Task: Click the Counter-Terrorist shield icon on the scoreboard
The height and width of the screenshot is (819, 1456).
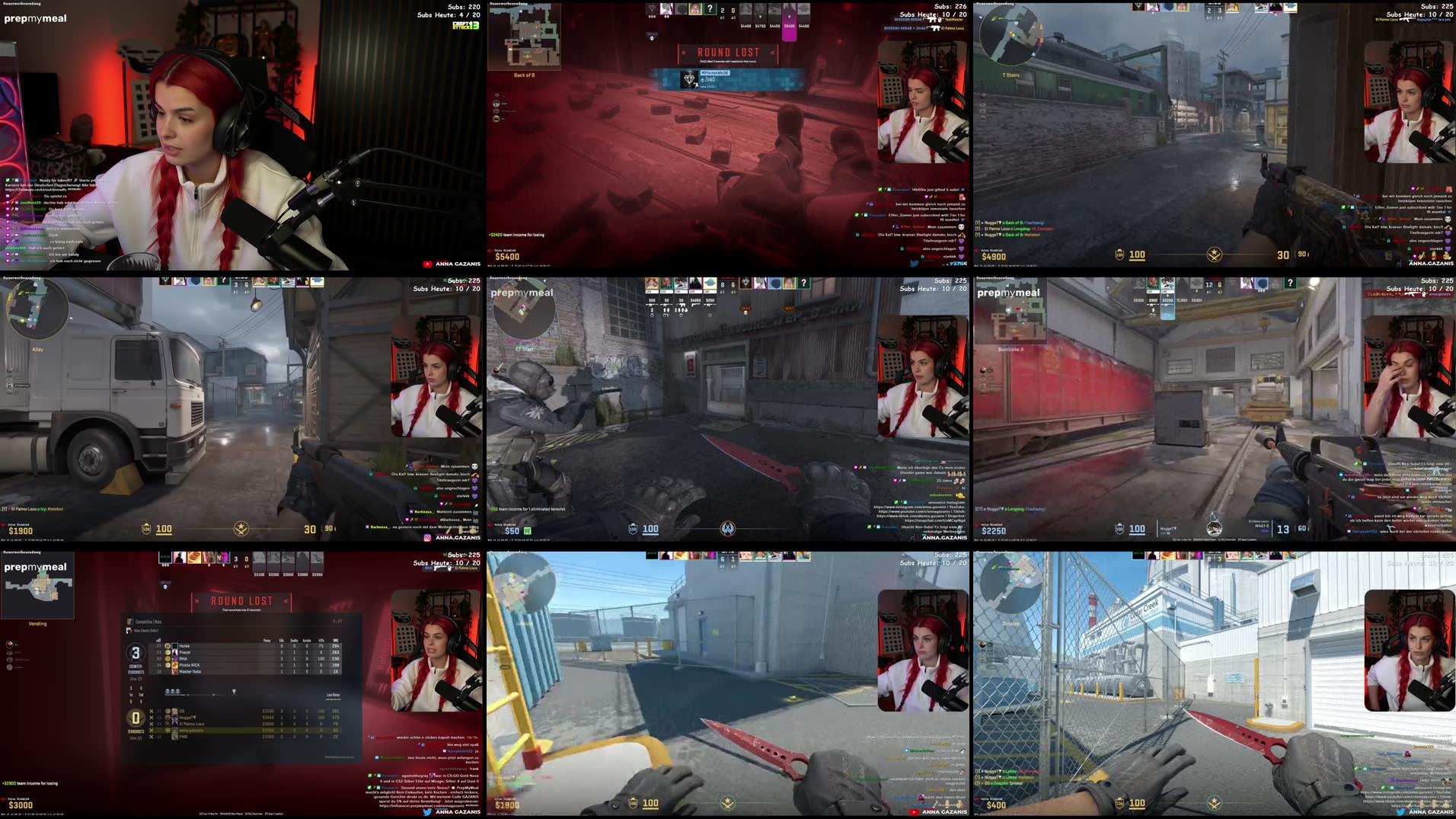Action: click(x=136, y=654)
